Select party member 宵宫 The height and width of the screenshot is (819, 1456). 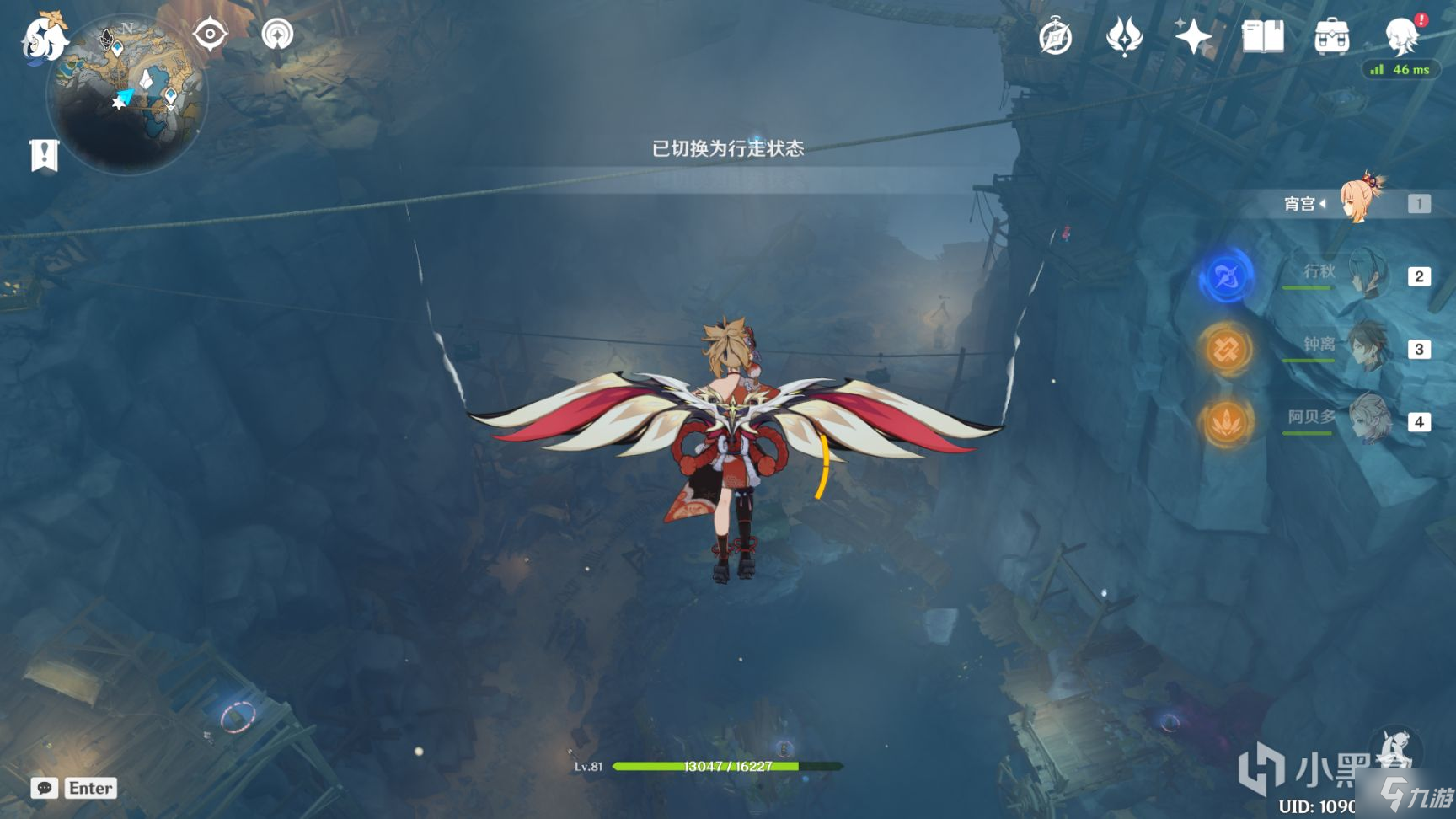(x=1358, y=203)
